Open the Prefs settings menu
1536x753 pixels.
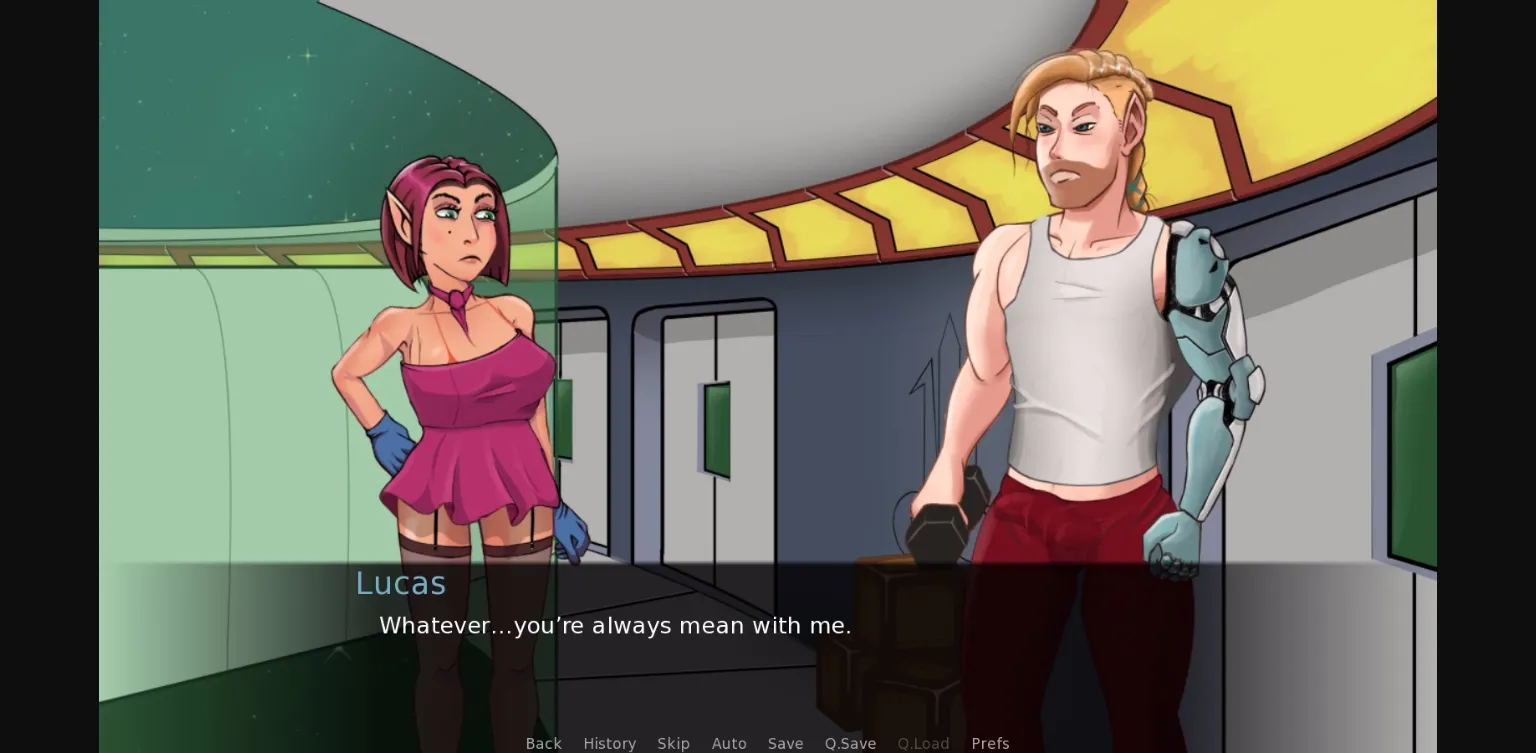989,743
